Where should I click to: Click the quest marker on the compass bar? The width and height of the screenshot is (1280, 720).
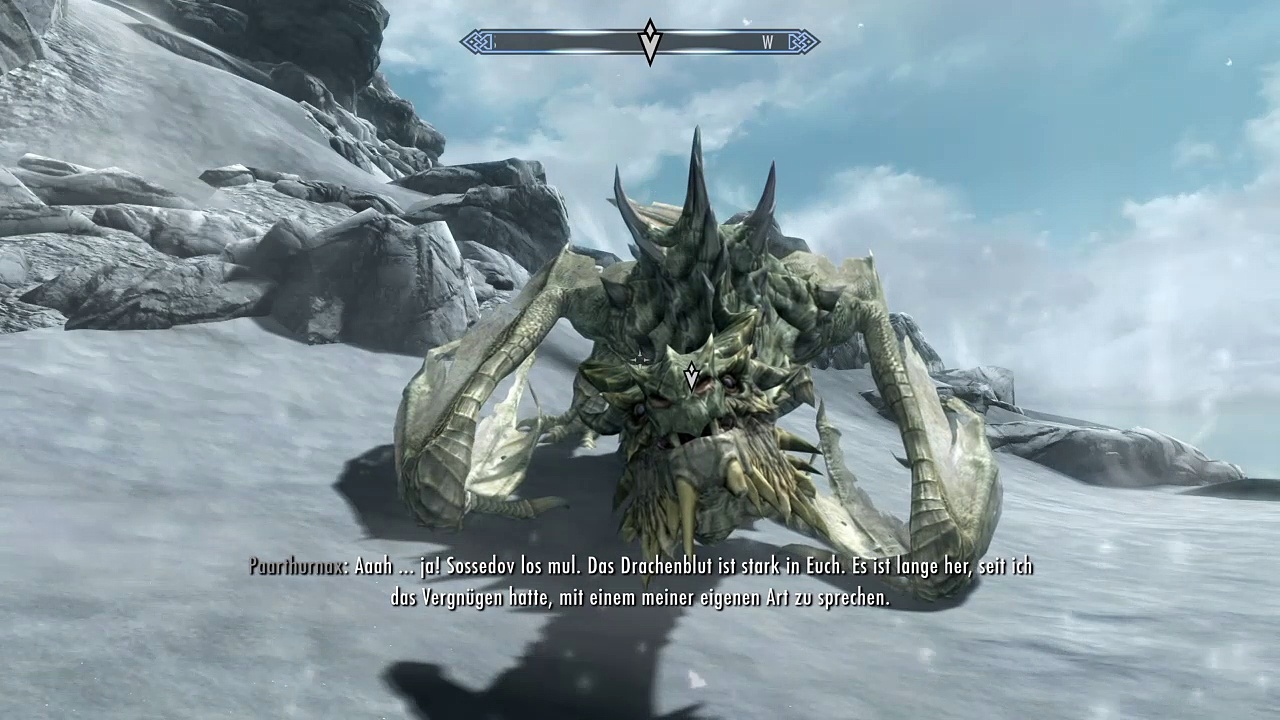[x=650, y=42]
